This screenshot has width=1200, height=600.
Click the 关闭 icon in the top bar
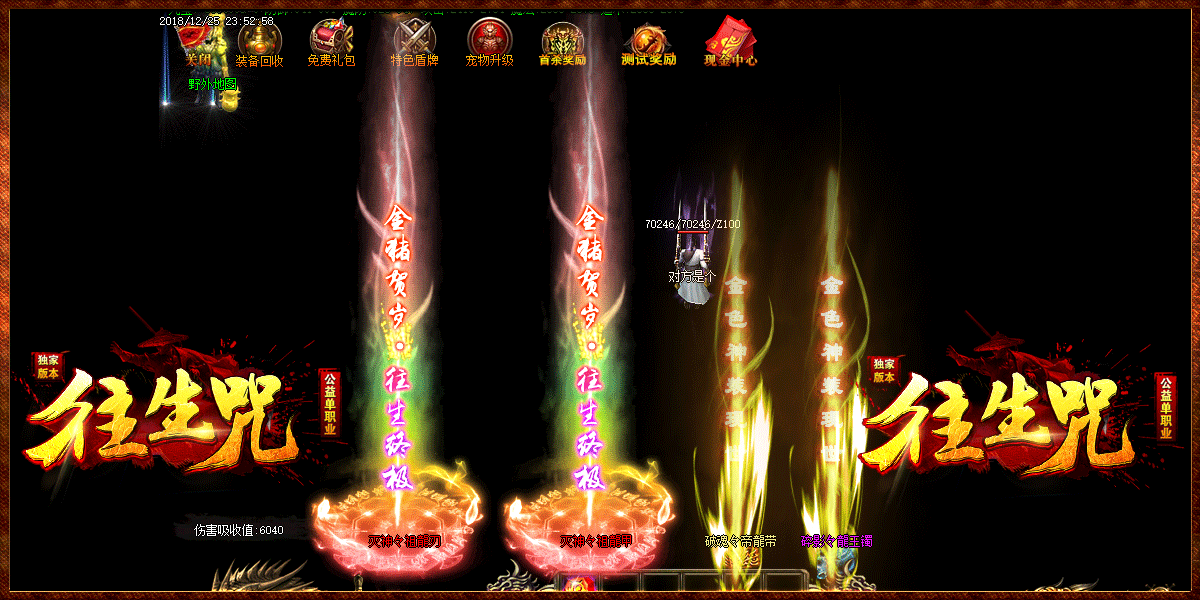tap(198, 44)
